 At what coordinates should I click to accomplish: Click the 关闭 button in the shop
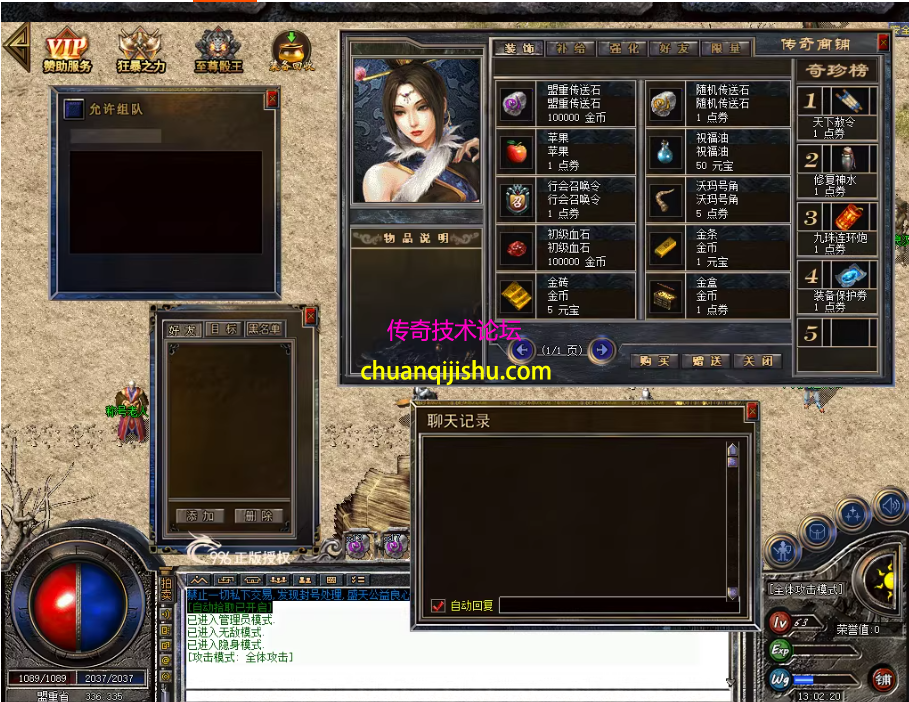[757, 361]
